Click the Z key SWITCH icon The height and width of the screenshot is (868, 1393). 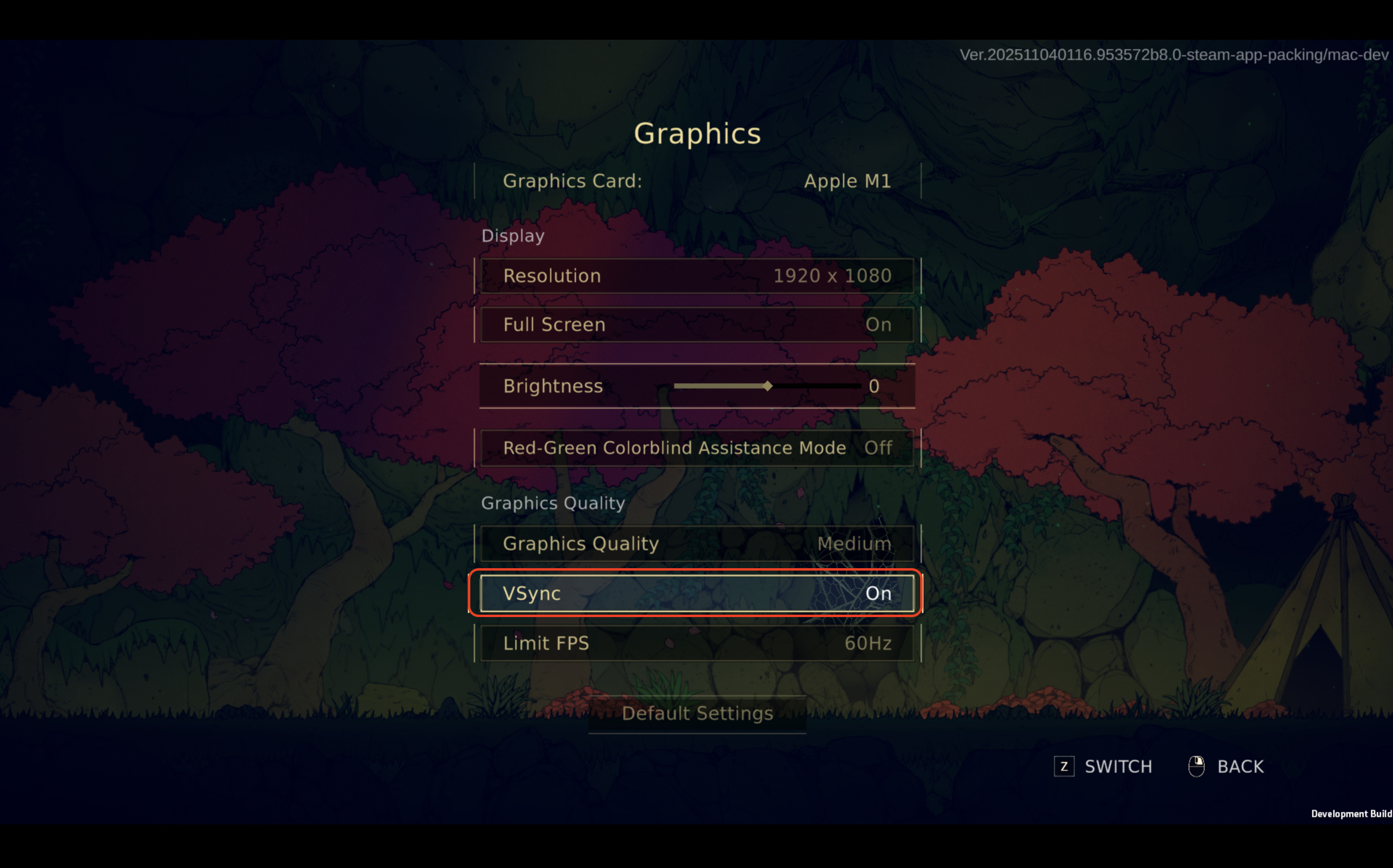point(1064,766)
